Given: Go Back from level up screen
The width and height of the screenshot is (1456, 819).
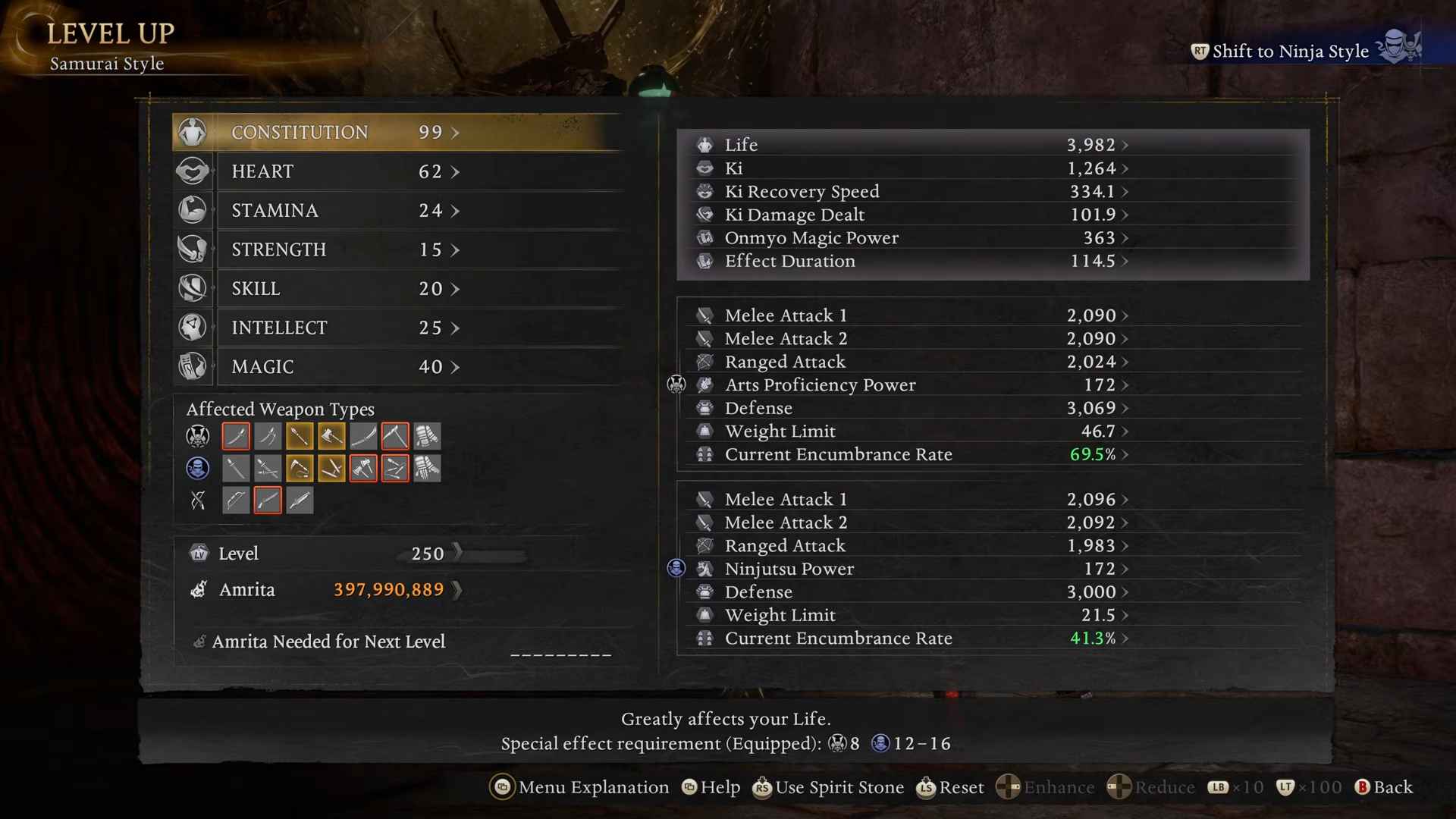Looking at the screenshot, I should point(1385,788).
